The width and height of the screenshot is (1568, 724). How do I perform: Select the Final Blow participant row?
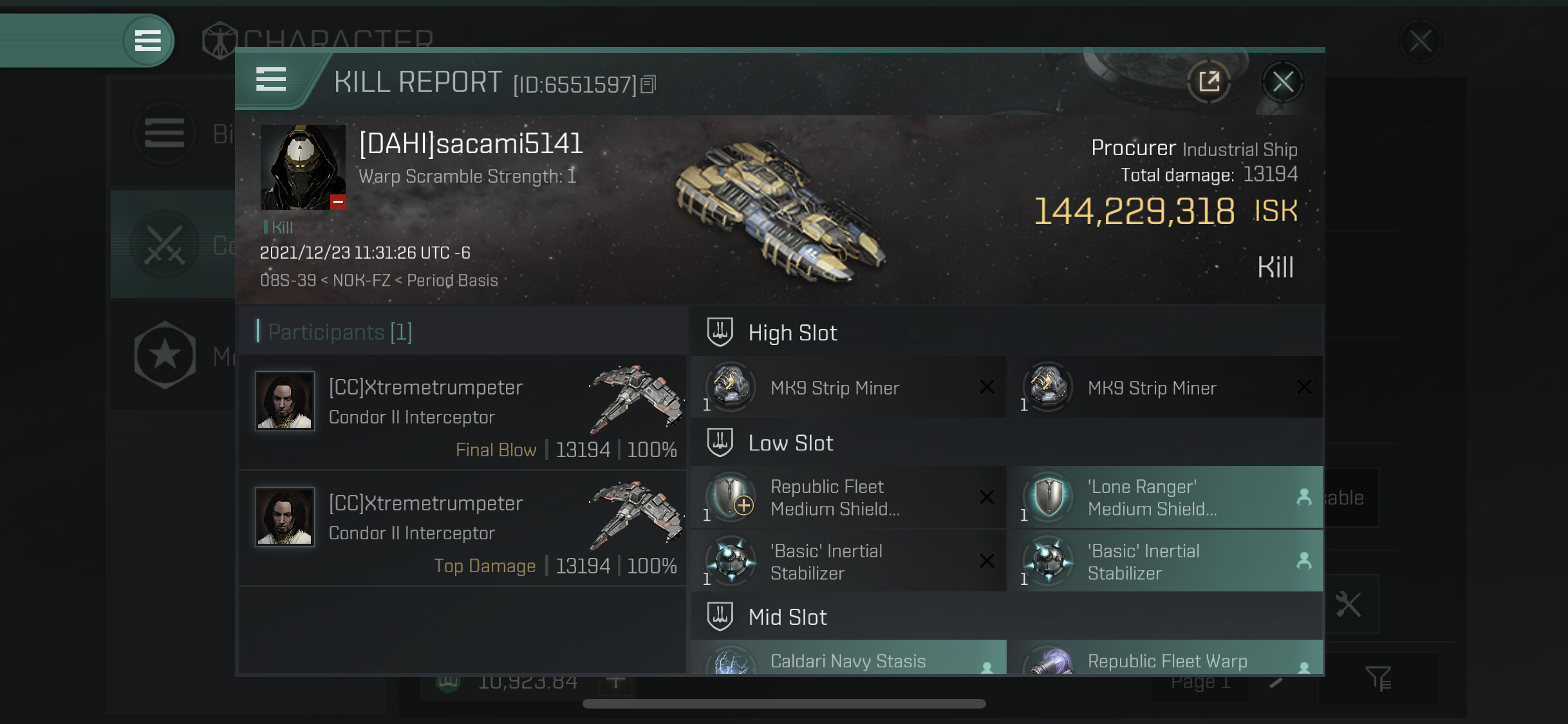(x=462, y=413)
